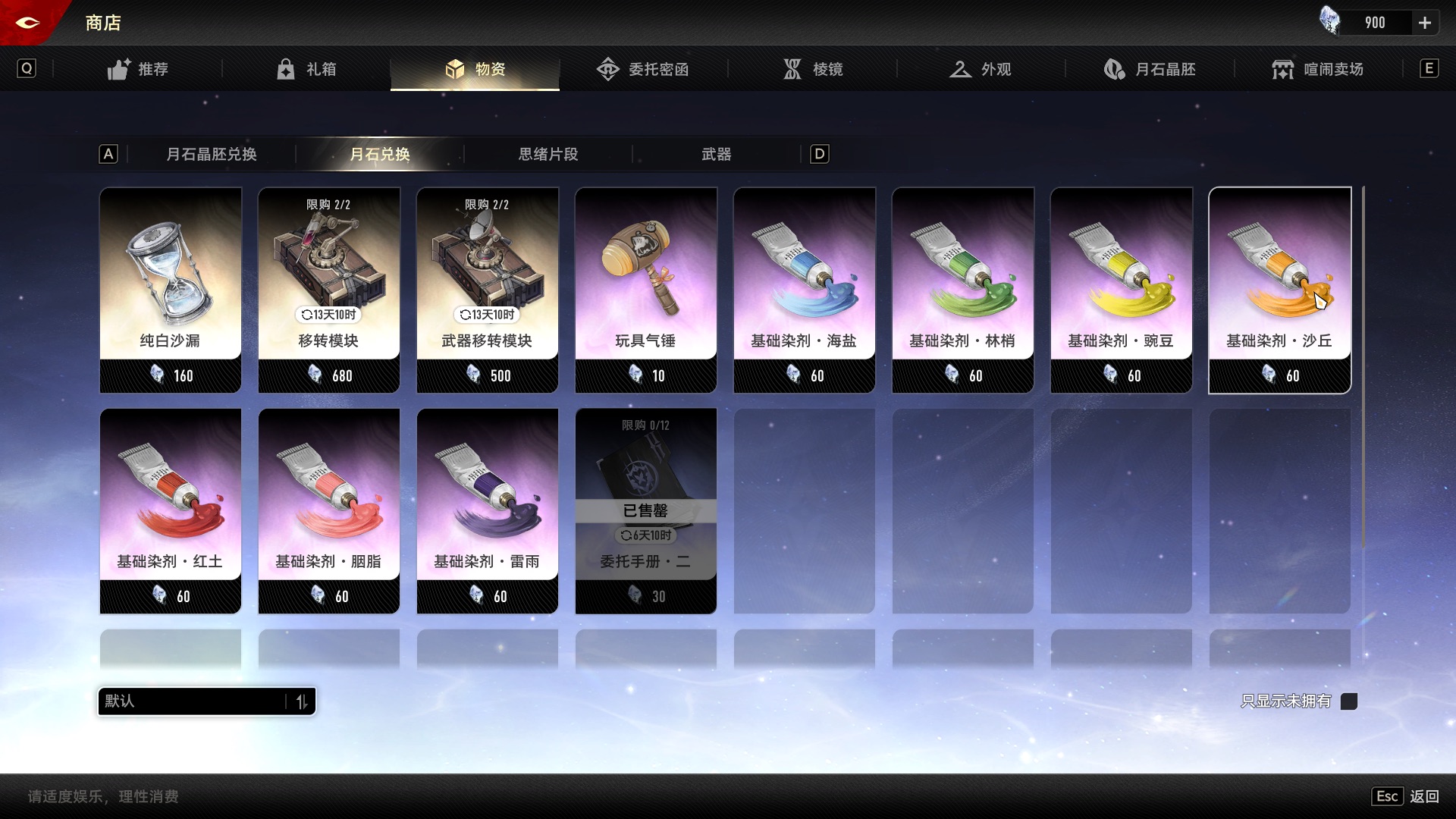
Task: Open the 默认 sort dropdown
Action: point(206,701)
